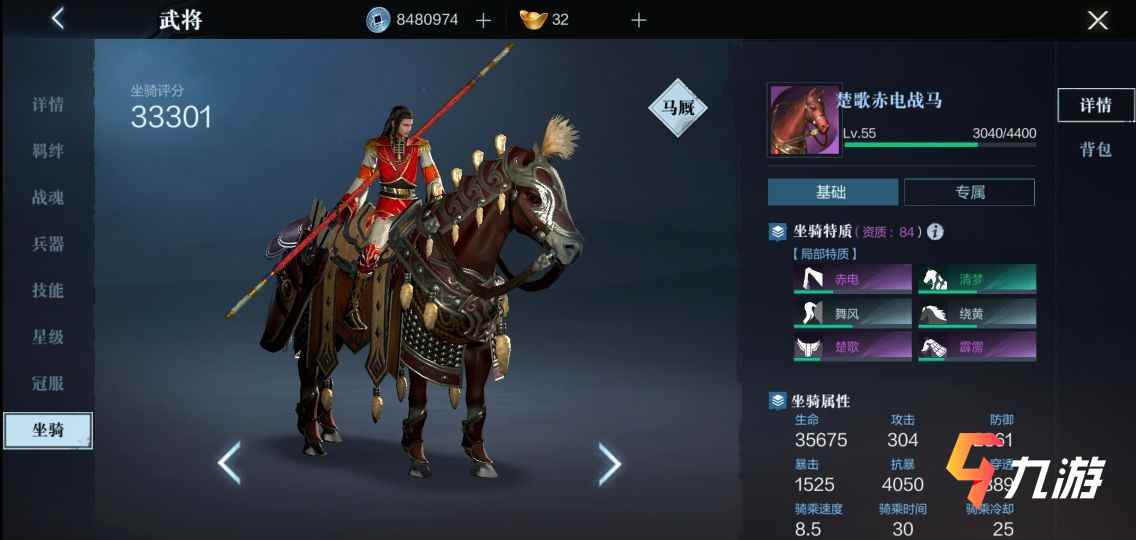This screenshot has height=540, width=1136.
Task: Show the next mount with right arrow
Action: click(x=609, y=463)
